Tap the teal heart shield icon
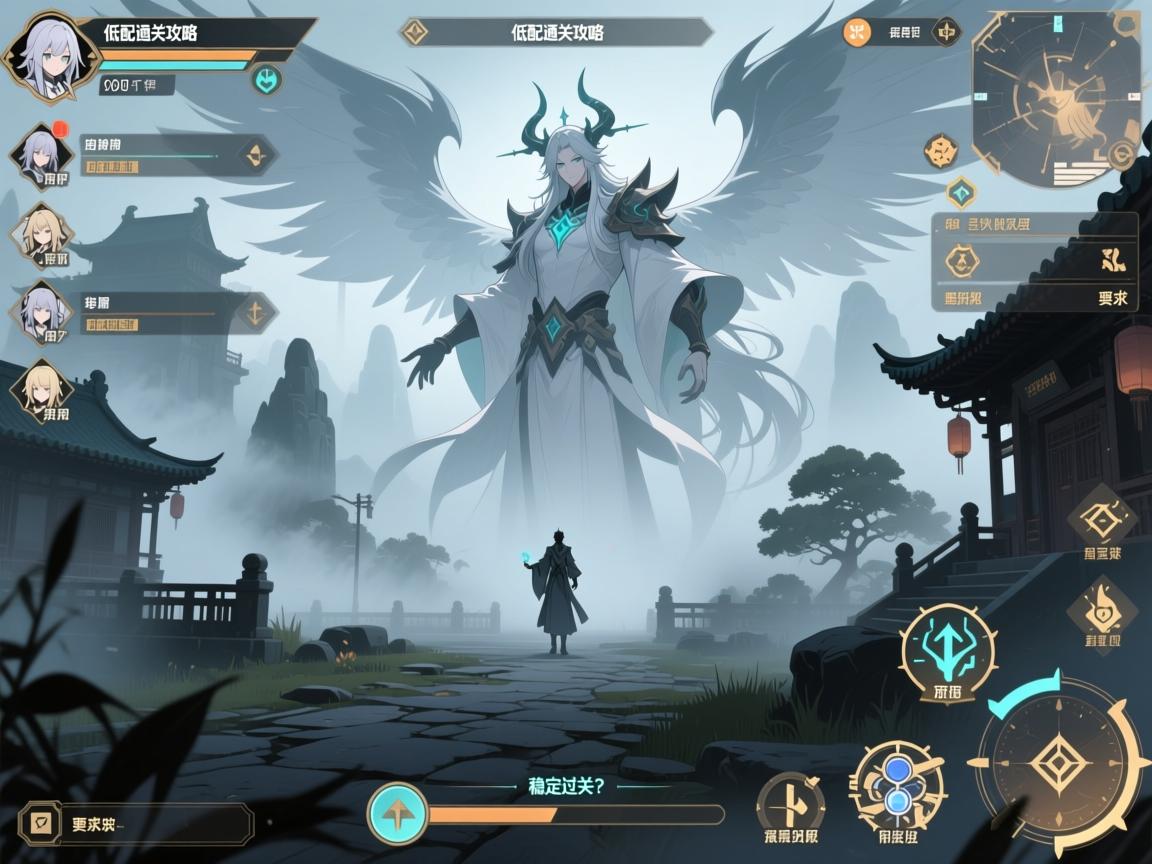Viewport: 1152px width, 864px height. pos(265,80)
